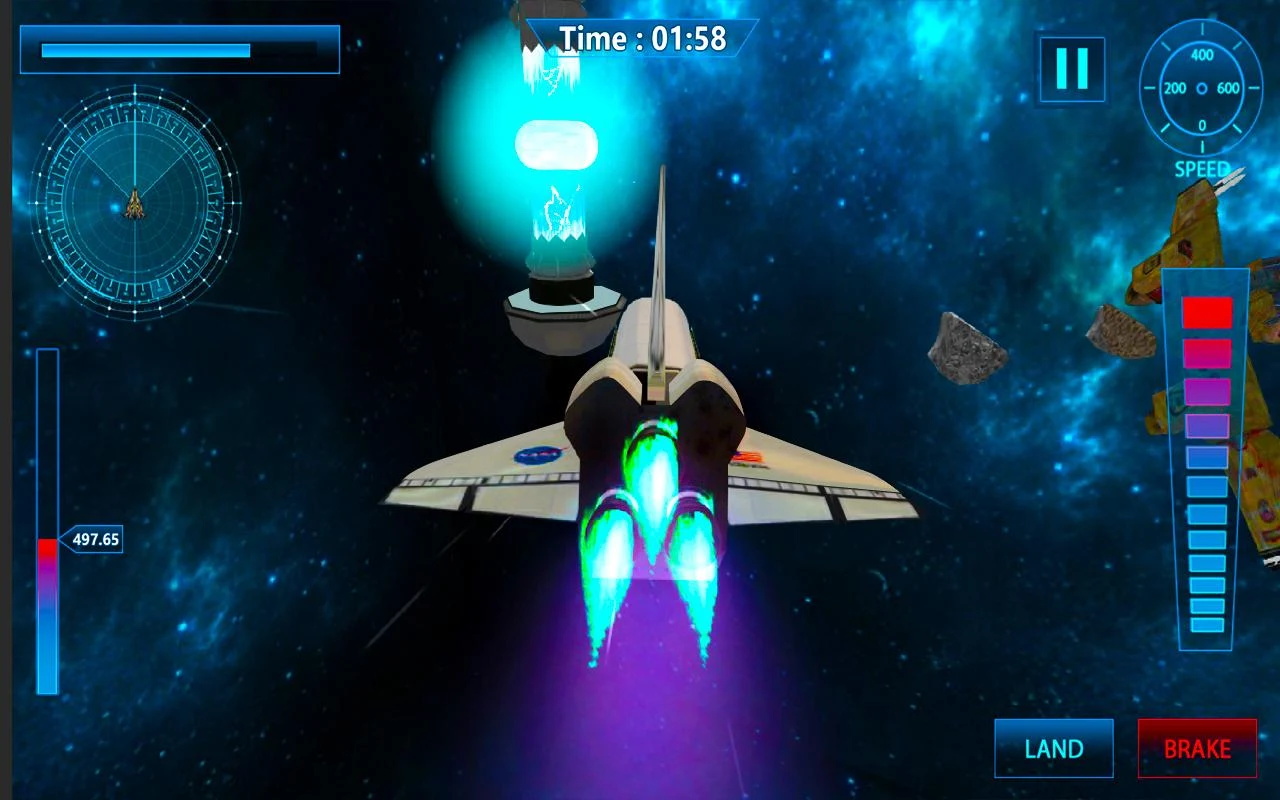Screen dimensions: 1280x800
Task: Set throttle to the top red segment
Action: 1206,312
